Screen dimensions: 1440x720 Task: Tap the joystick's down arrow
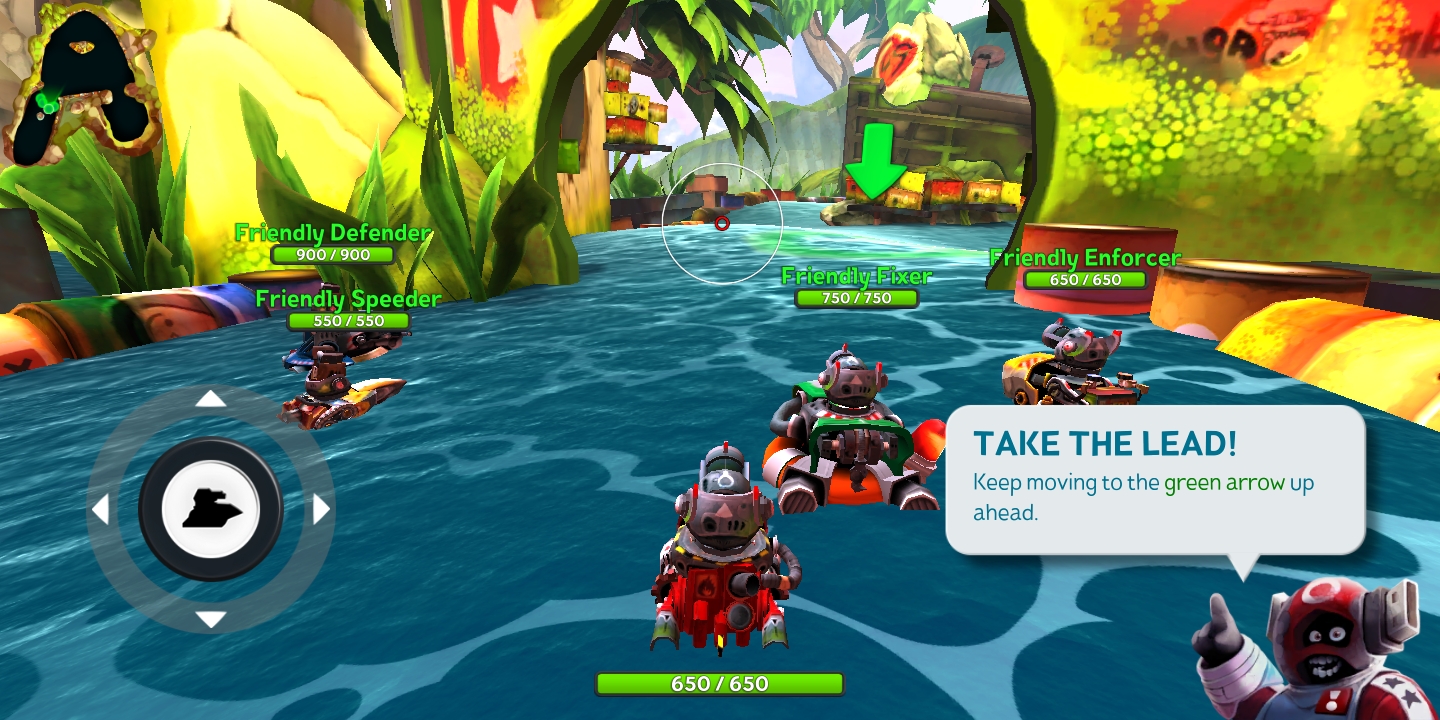[x=210, y=619]
